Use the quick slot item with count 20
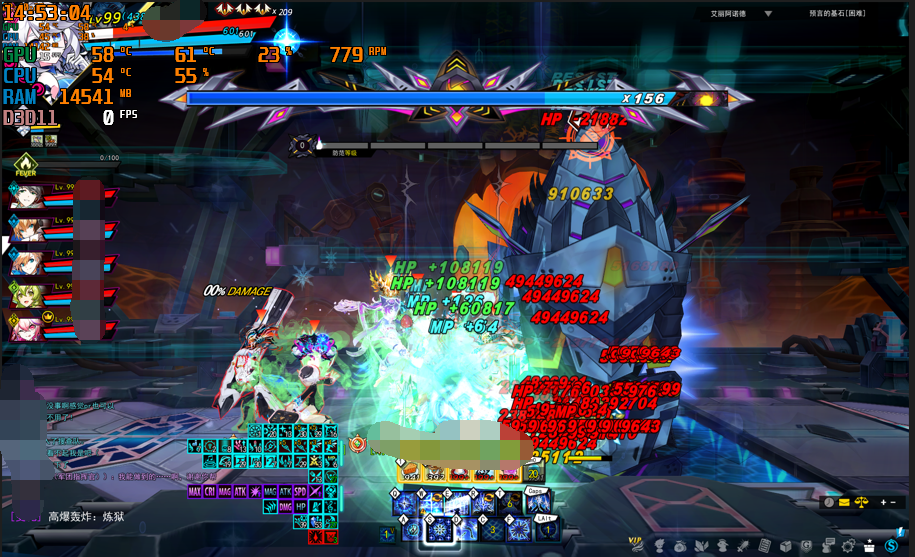 coord(535,474)
